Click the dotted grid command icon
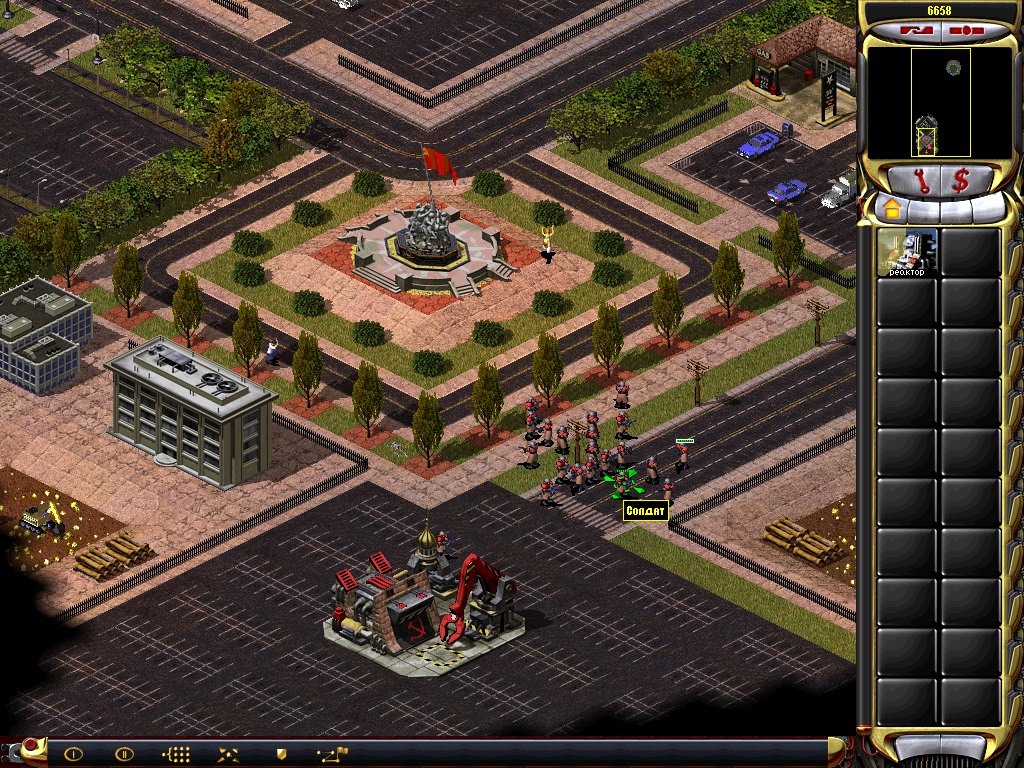The image size is (1024, 768). (x=176, y=753)
